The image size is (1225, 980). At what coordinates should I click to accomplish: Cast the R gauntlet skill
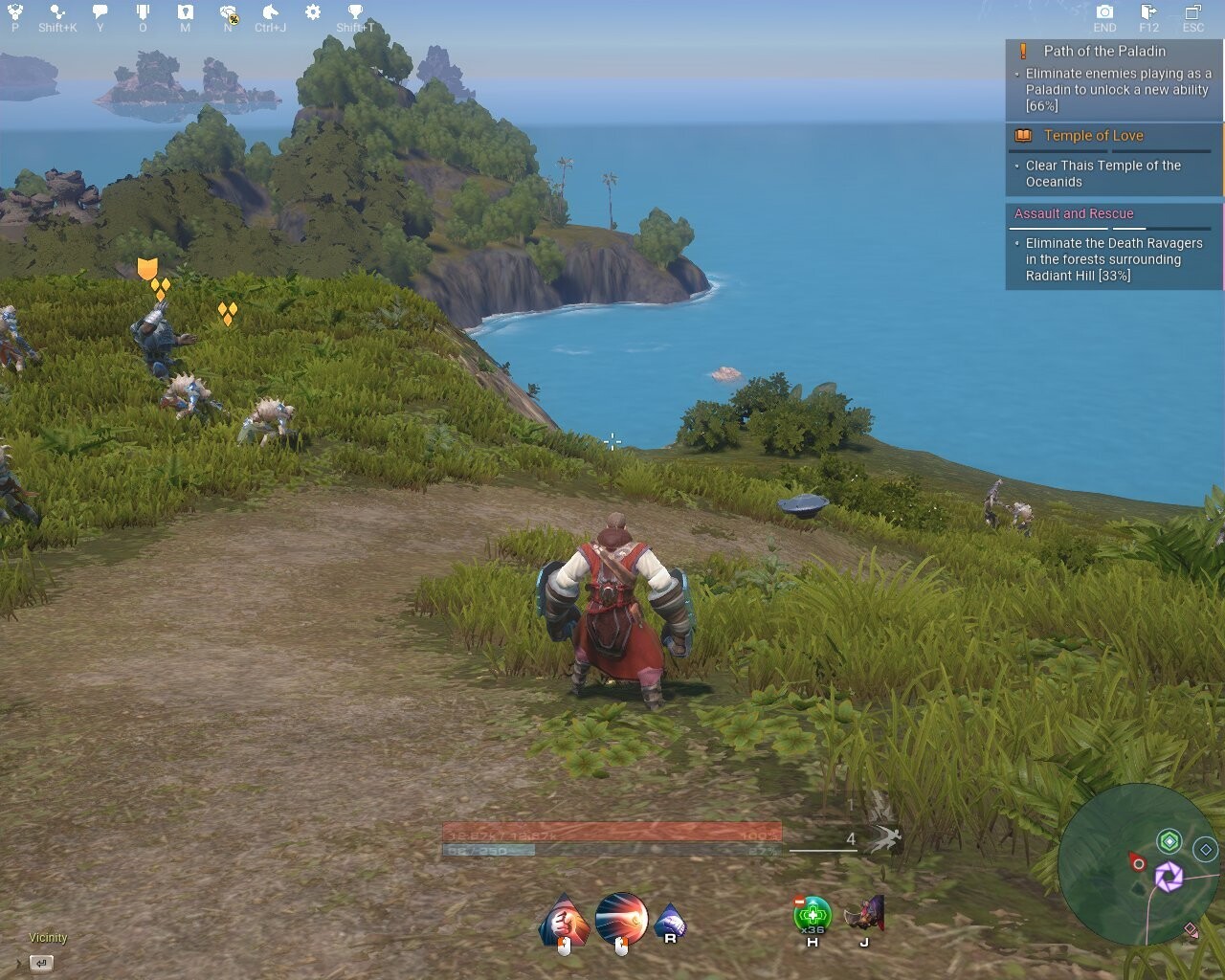(x=670, y=922)
